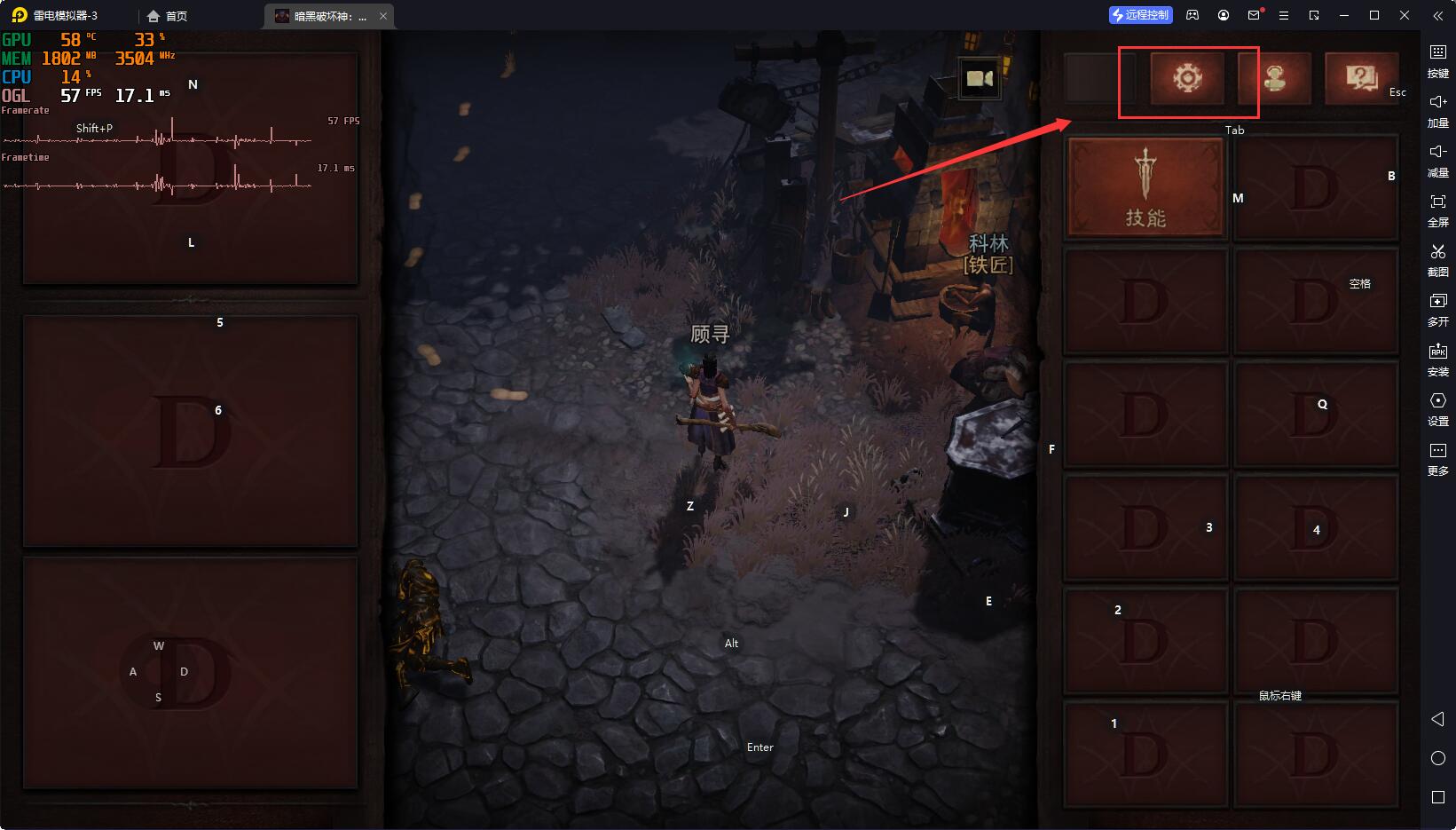Screen dimensions: 1456x830
Task: Show 更多 more emulator tools
Action: (1437, 457)
